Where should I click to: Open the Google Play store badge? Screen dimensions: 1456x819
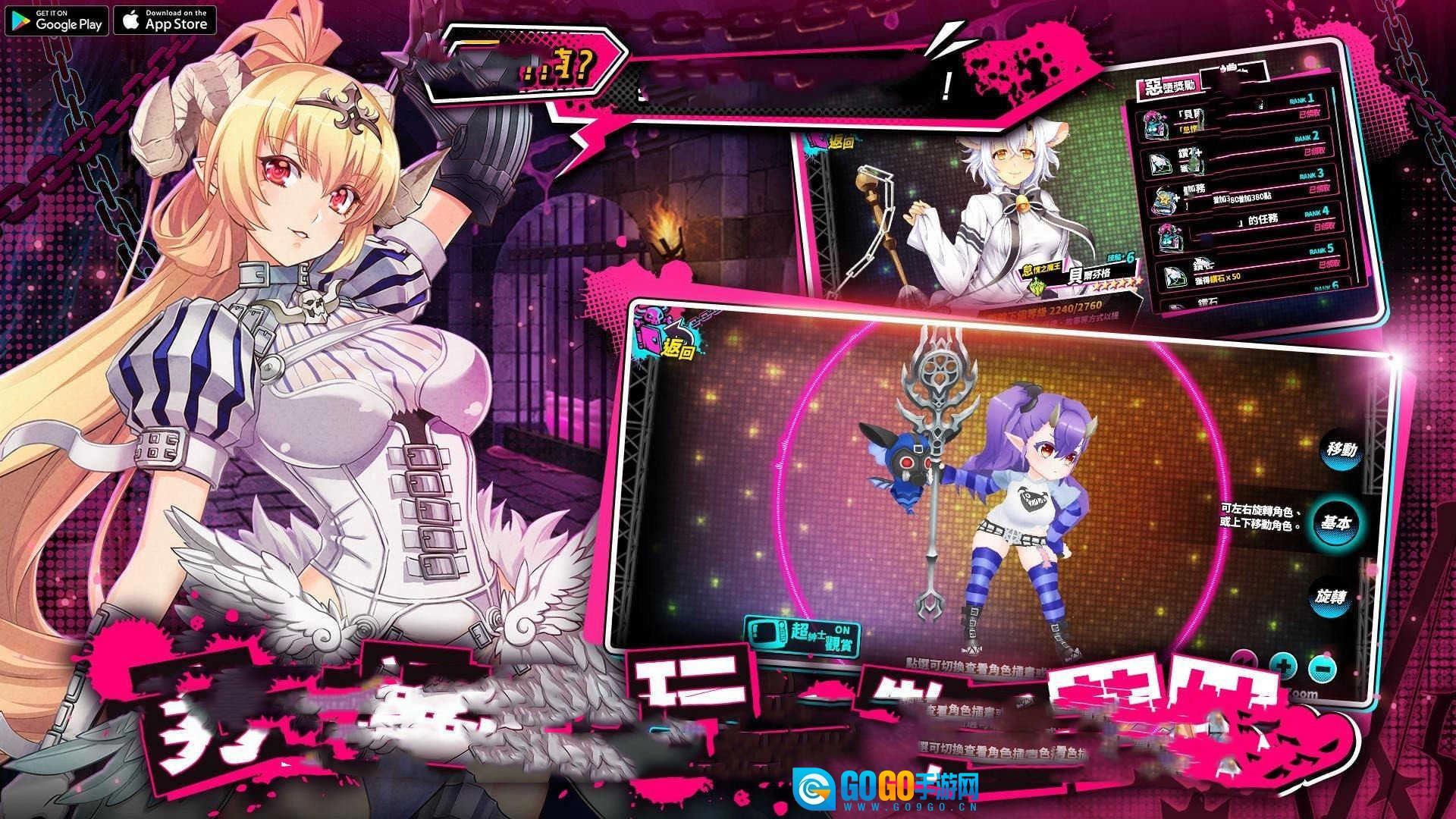click(x=57, y=20)
